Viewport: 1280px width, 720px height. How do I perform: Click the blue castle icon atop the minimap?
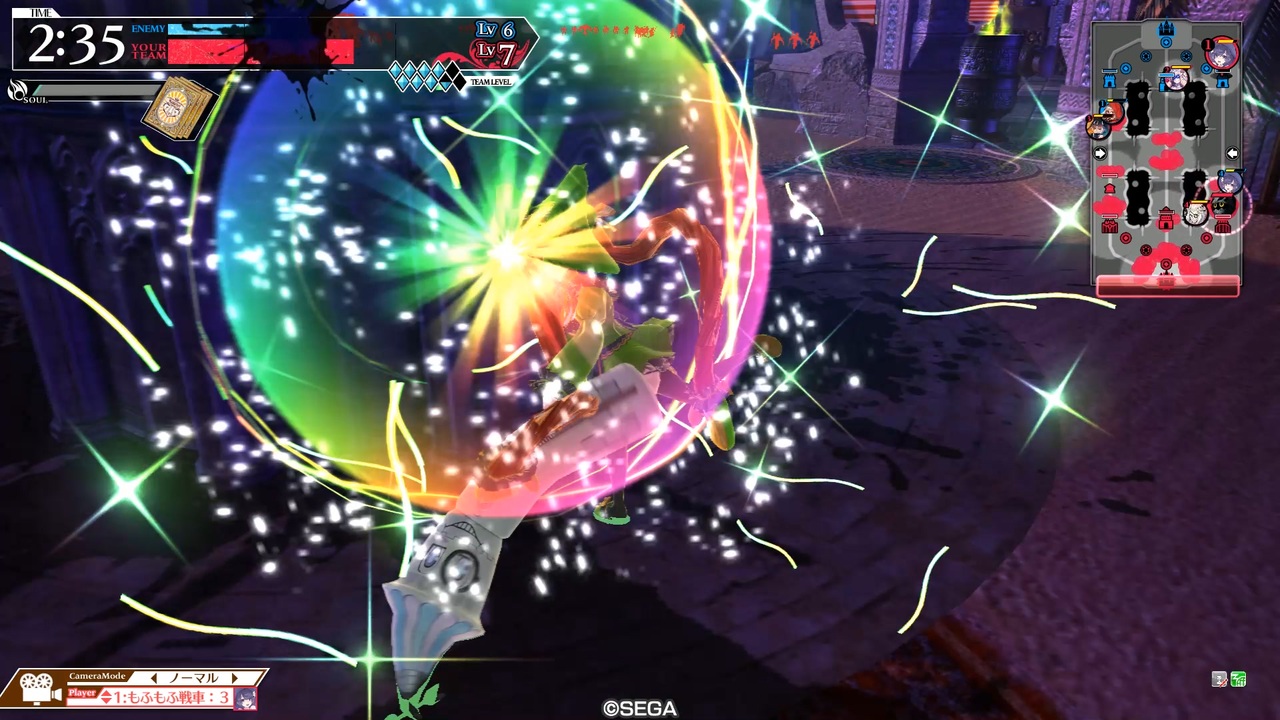(x=1168, y=28)
